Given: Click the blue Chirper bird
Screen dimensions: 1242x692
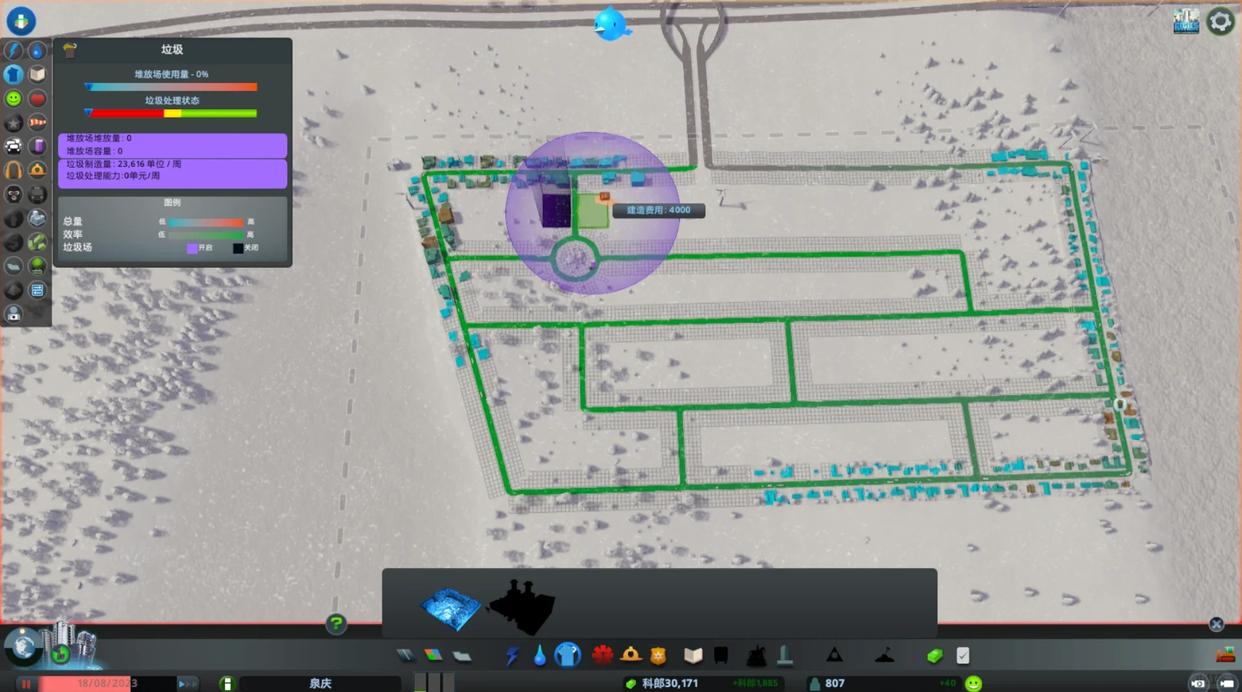Looking at the screenshot, I should pyautogui.click(x=611, y=24).
